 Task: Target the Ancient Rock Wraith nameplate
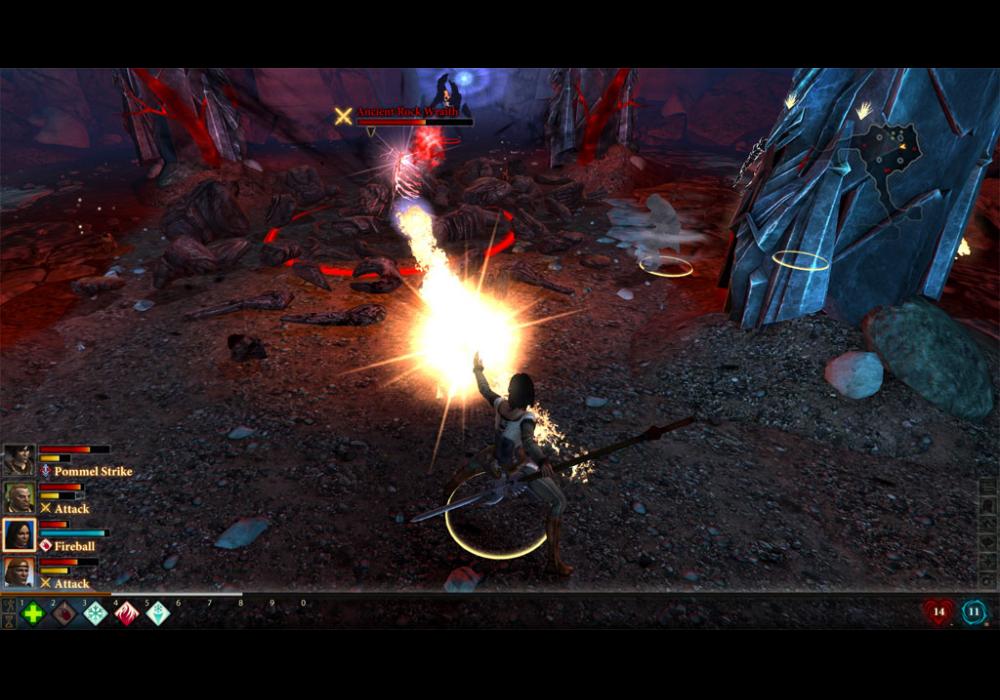pos(407,113)
